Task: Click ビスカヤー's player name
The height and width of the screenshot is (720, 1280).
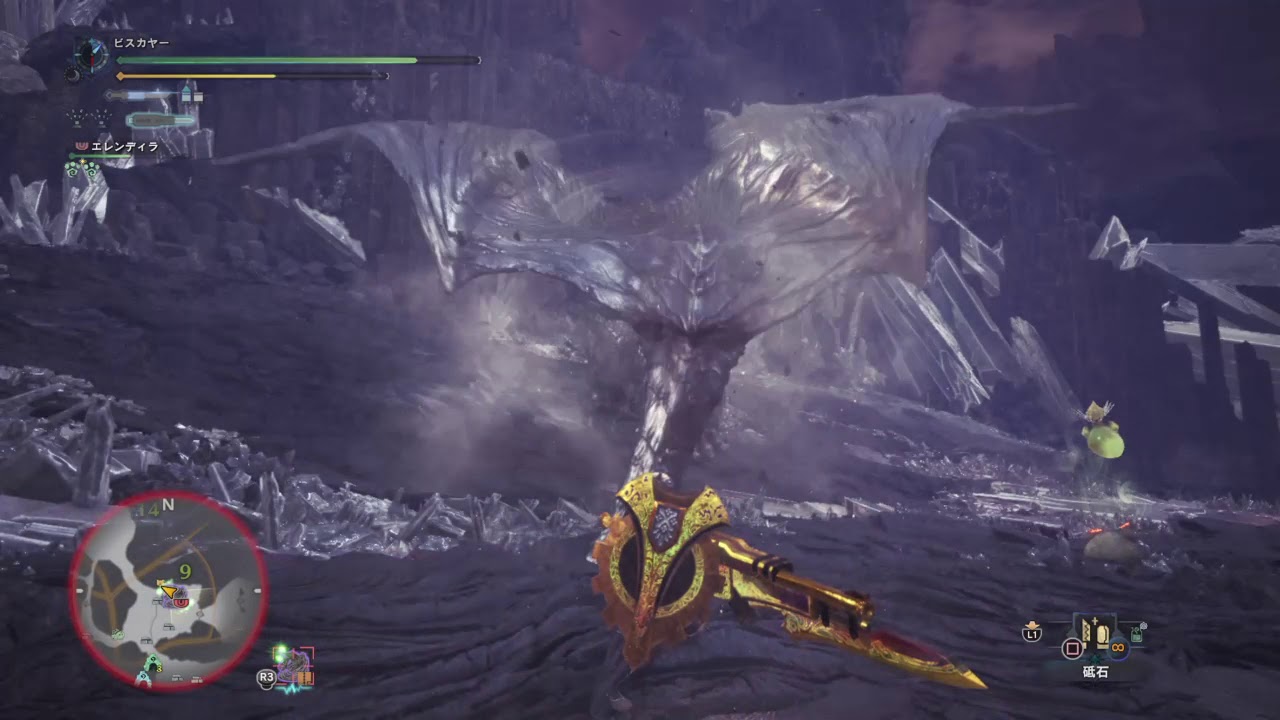Action: click(x=140, y=40)
